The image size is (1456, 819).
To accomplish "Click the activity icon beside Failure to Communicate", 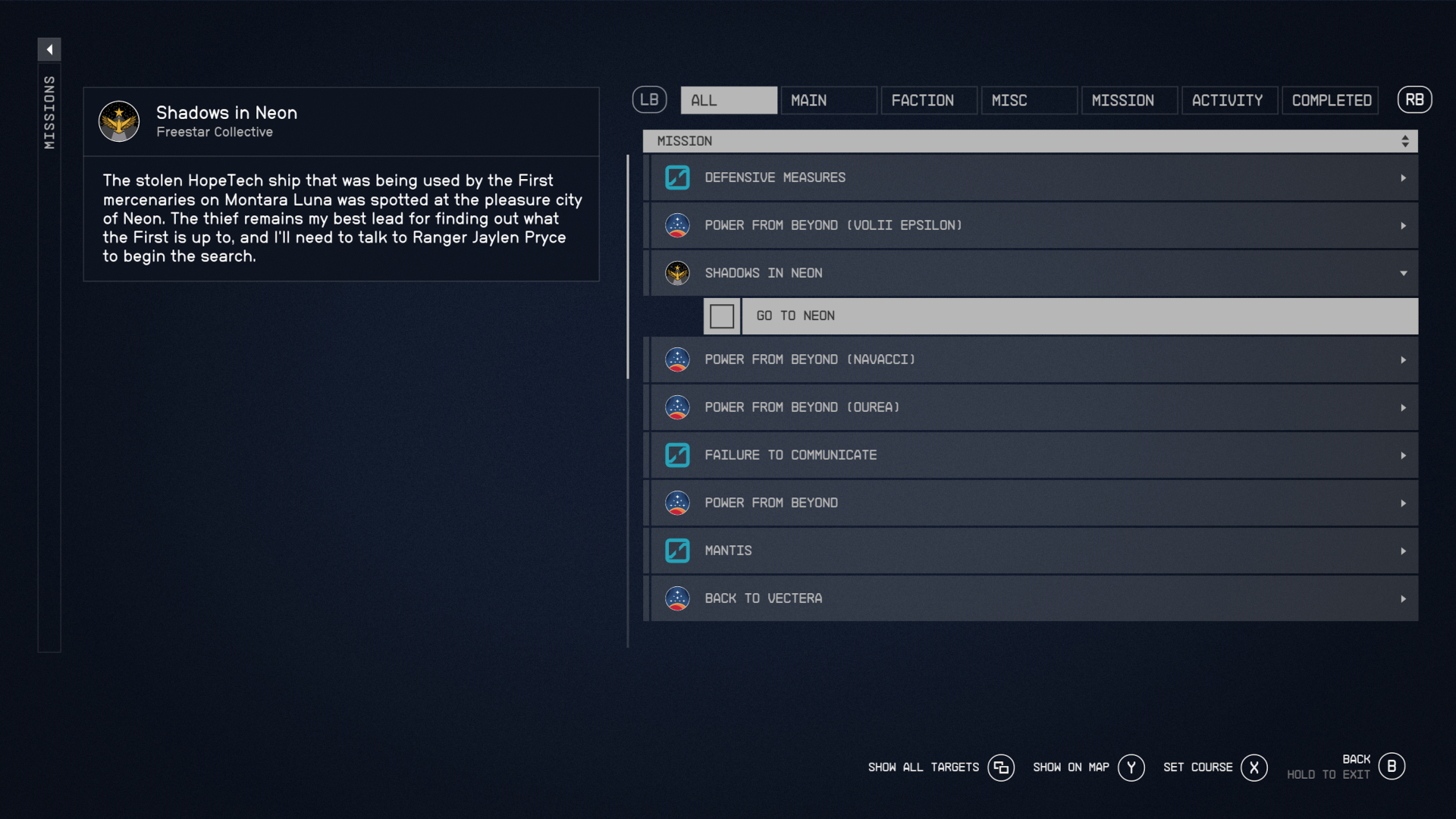I will point(677,454).
